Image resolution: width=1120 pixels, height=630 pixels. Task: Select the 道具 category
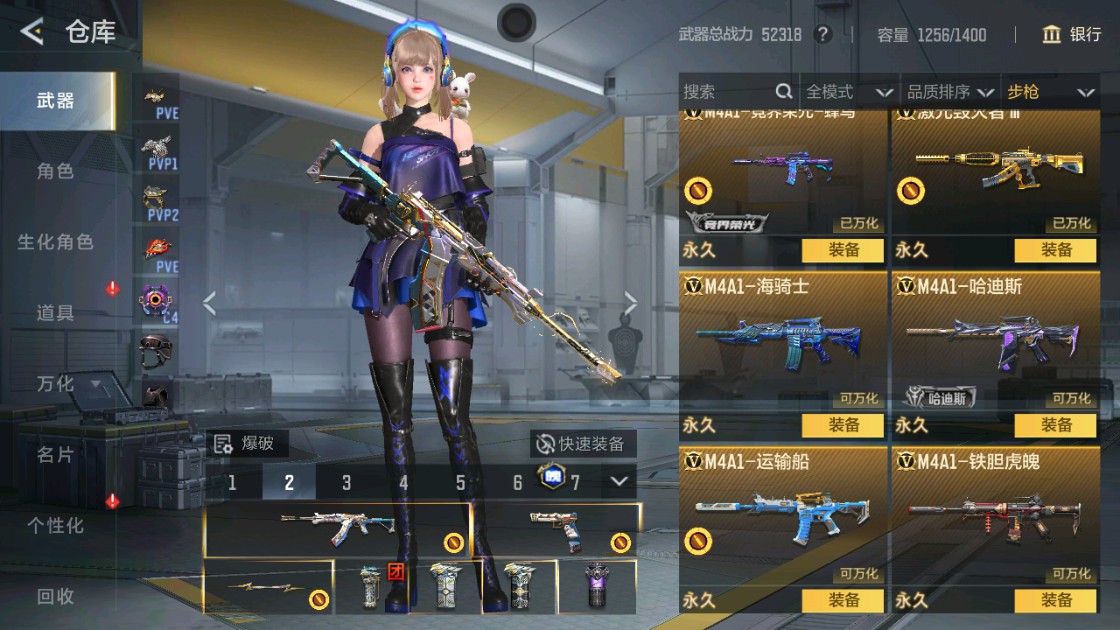click(55, 313)
